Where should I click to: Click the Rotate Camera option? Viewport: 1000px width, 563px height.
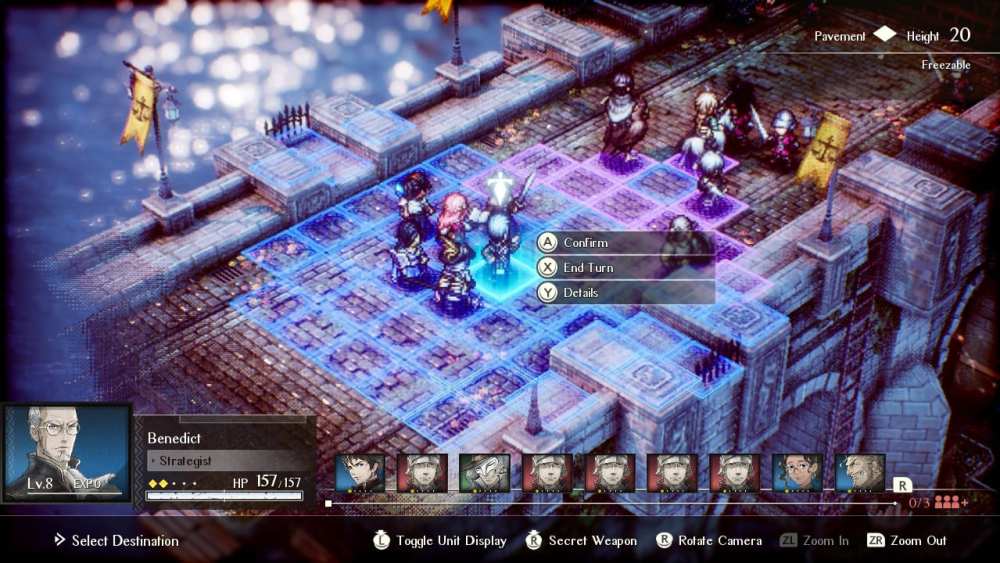tap(709, 541)
